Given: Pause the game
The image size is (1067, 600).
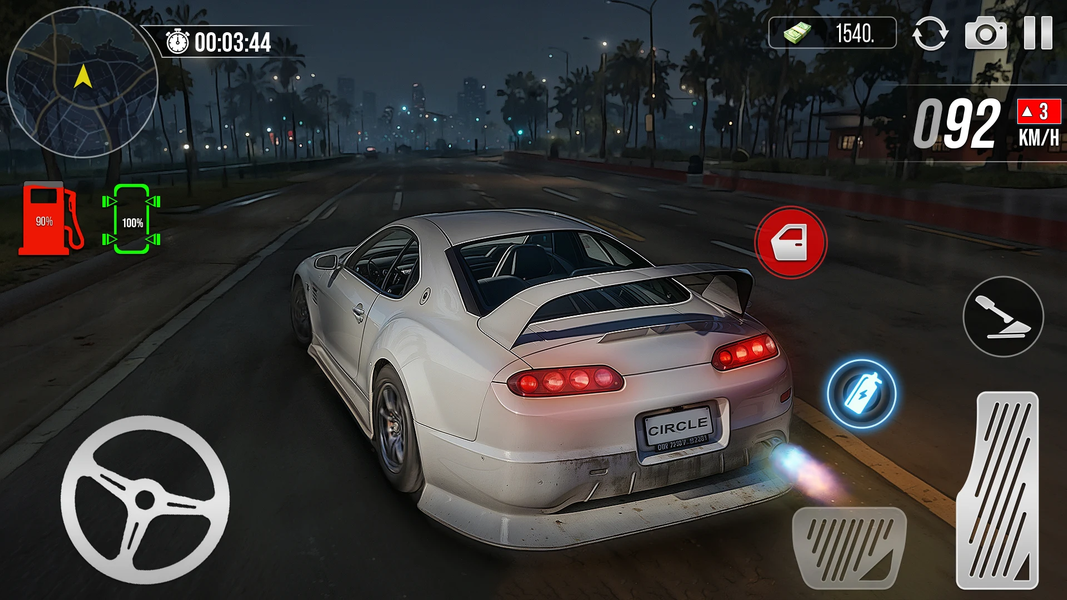Looking at the screenshot, I should coord(1037,33).
